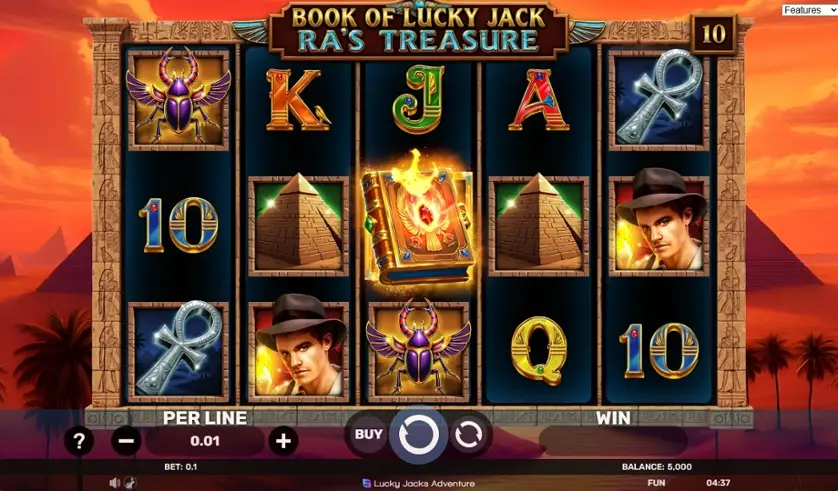Open the Features dropdown
This screenshot has width=838, height=491.
coord(809,10)
